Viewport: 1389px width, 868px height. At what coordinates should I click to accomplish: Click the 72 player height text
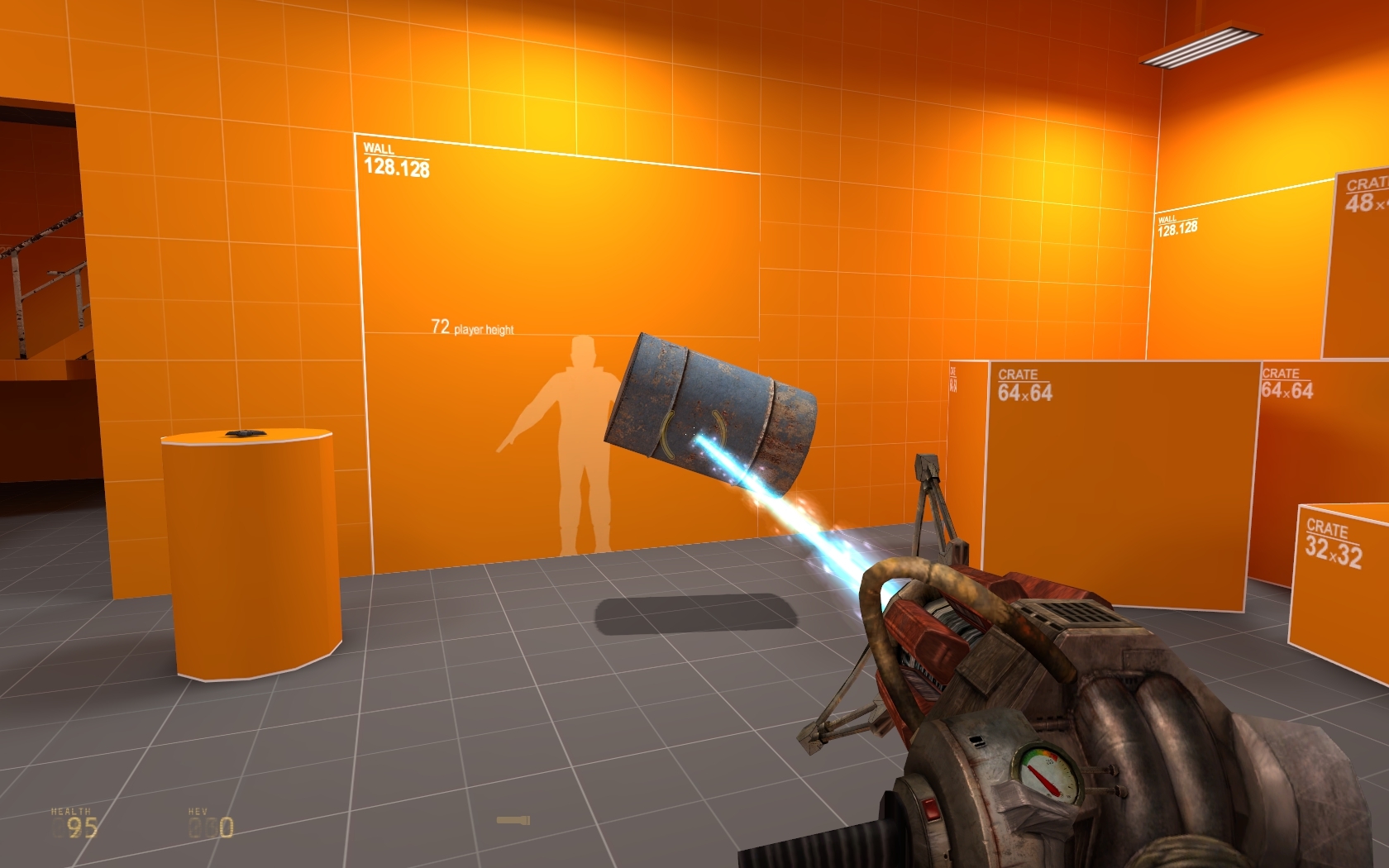[x=472, y=327]
